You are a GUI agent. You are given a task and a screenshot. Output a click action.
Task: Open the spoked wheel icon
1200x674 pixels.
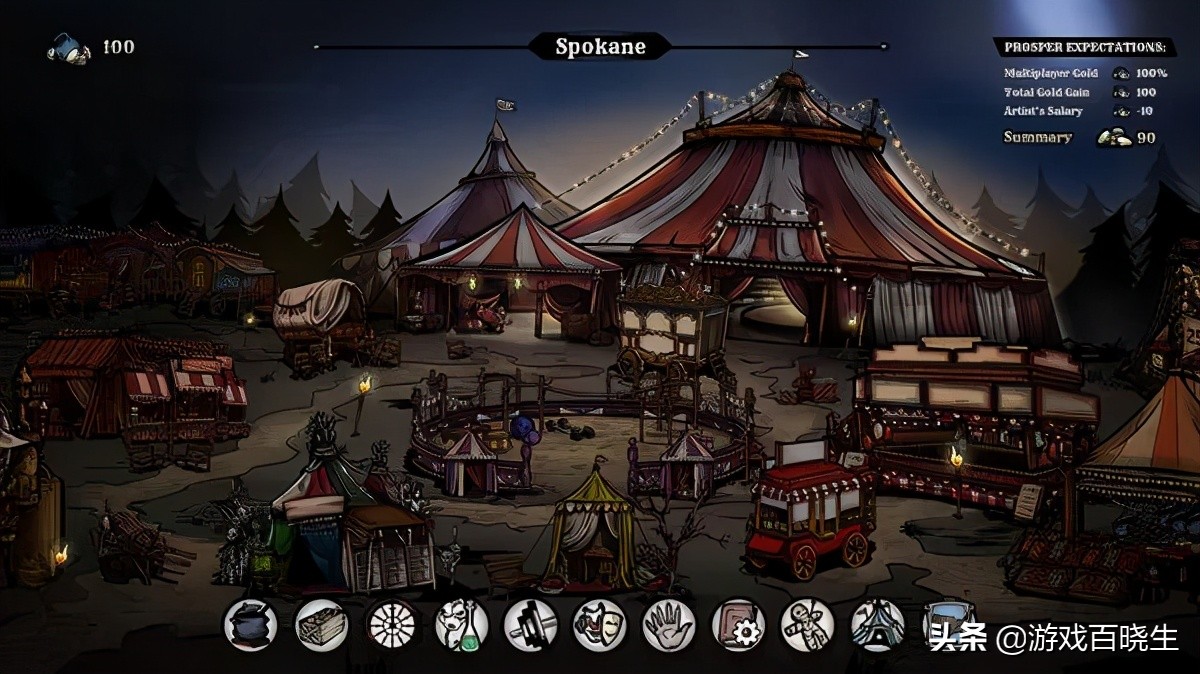(391, 625)
